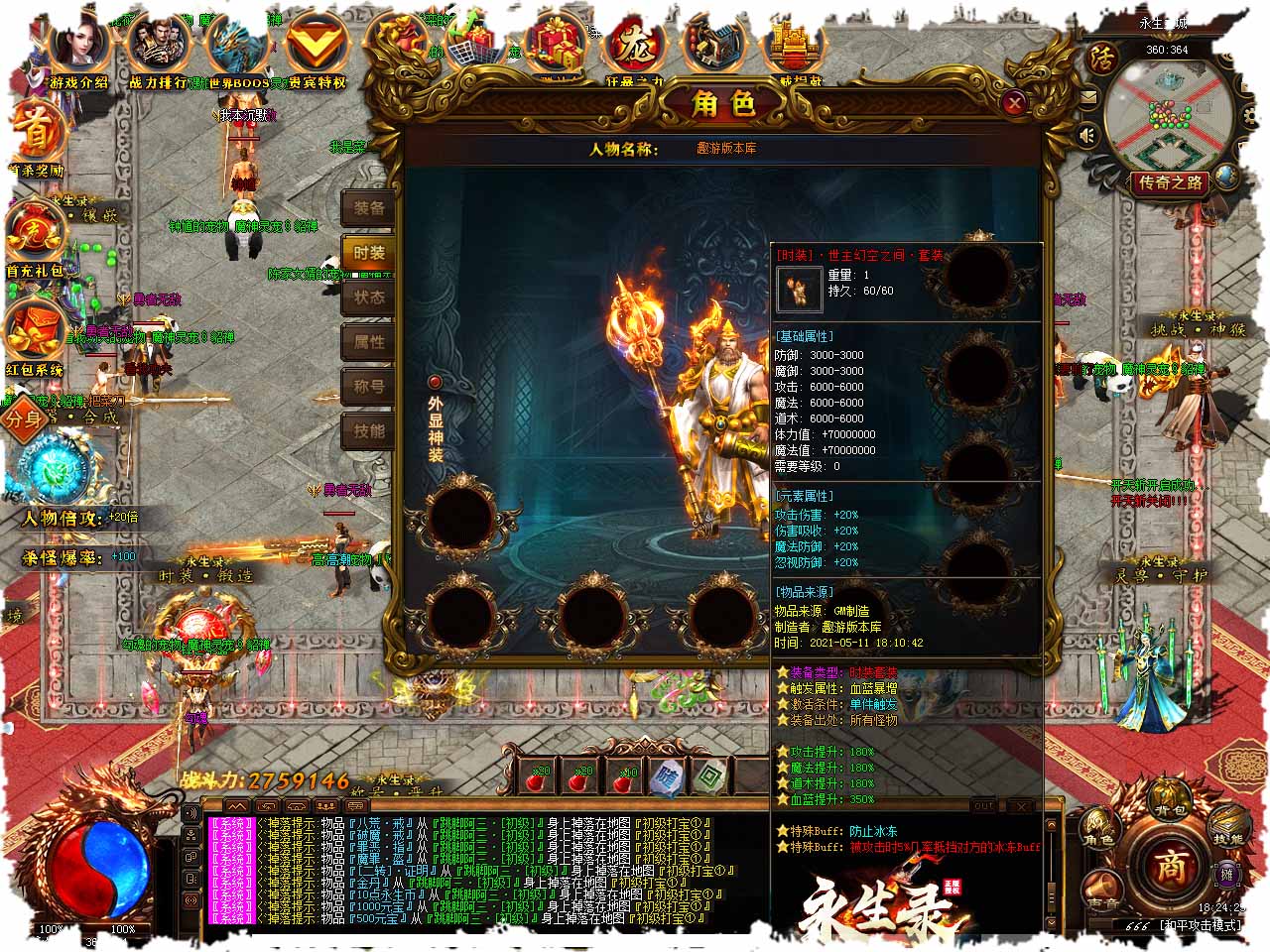Toggle the 外显神装 display option
This screenshot has width=1270, height=952.
coord(435,382)
